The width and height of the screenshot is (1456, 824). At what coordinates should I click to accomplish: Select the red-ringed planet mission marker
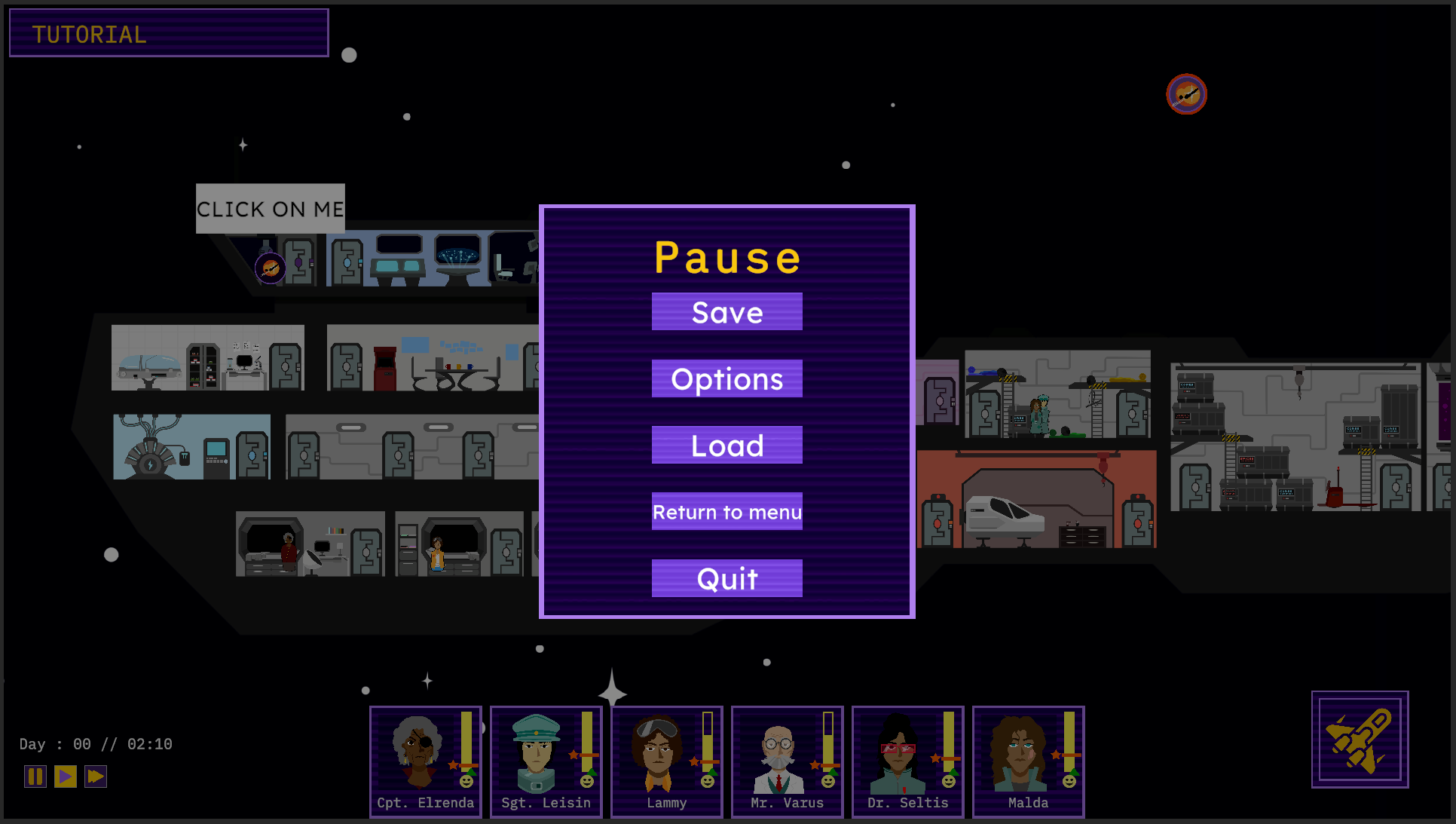pyautogui.click(x=1186, y=94)
